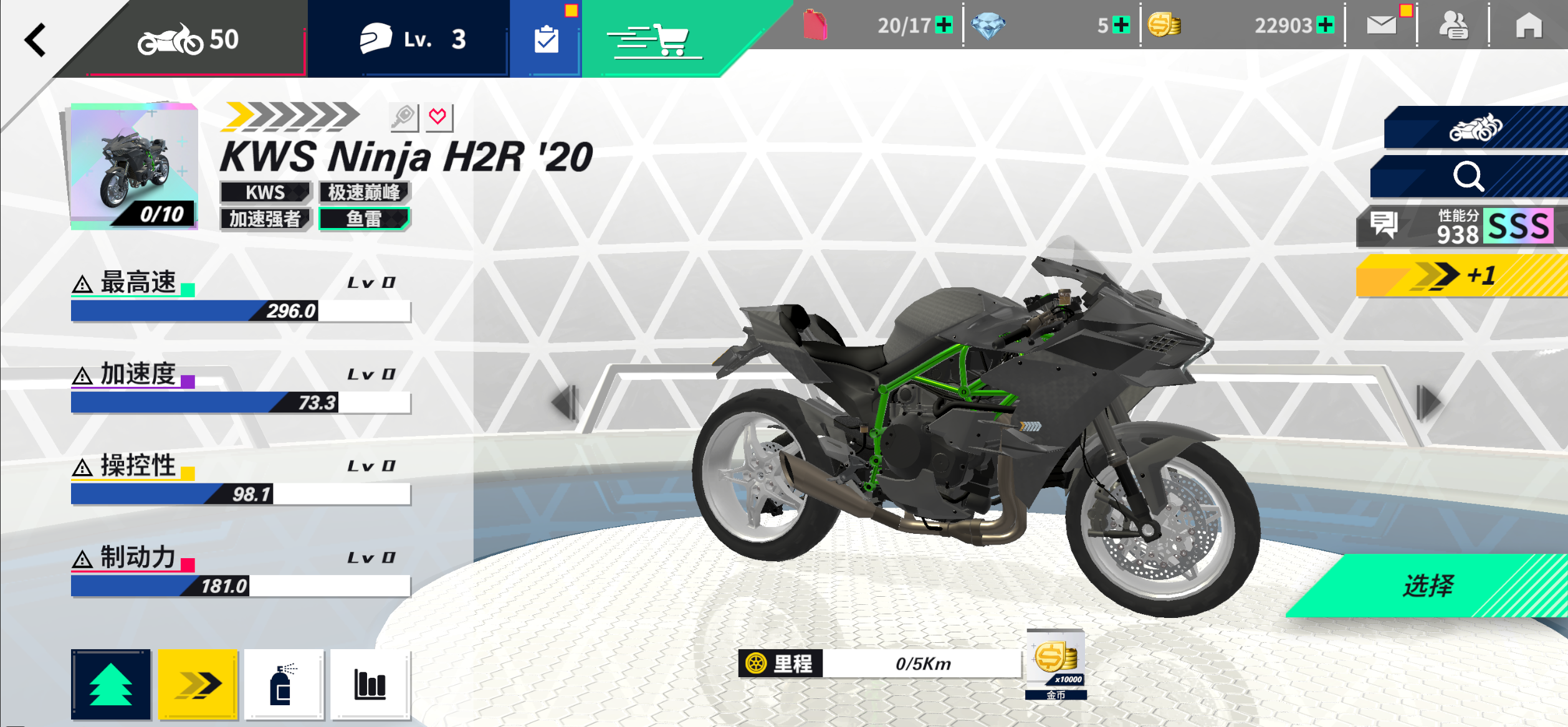Screen dimensions: 1568x727
Task: Open the back chevron top left
Action: pos(34,39)
